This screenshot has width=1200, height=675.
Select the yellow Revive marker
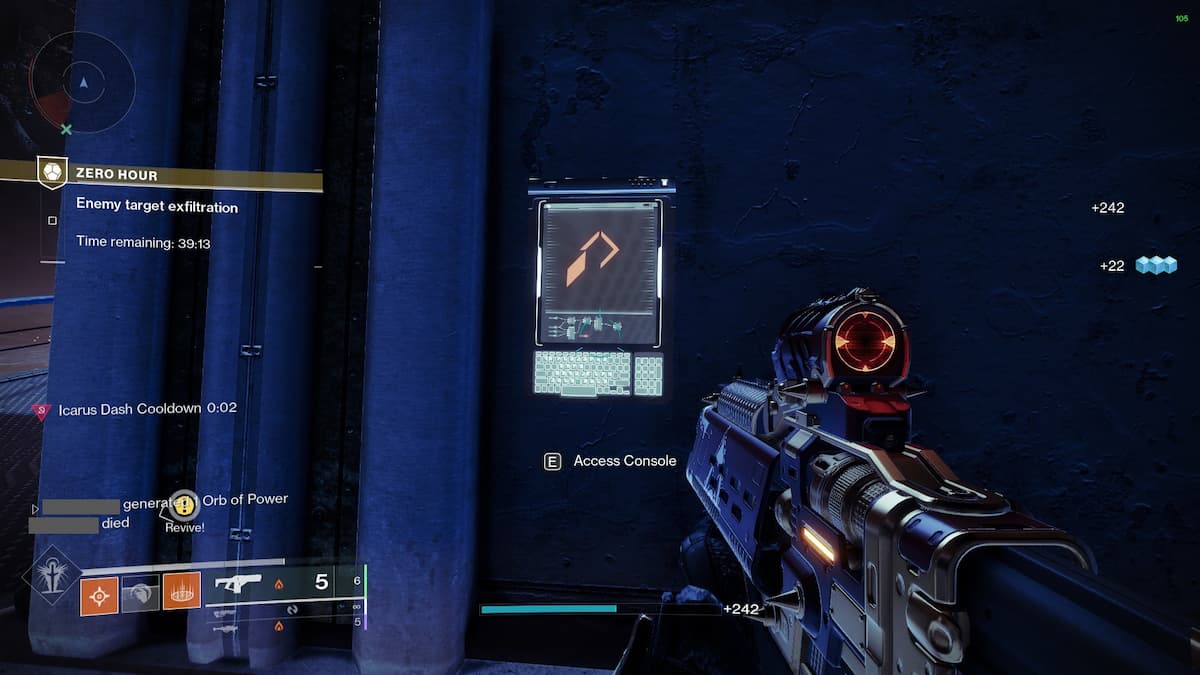click(x=184, y=505)
